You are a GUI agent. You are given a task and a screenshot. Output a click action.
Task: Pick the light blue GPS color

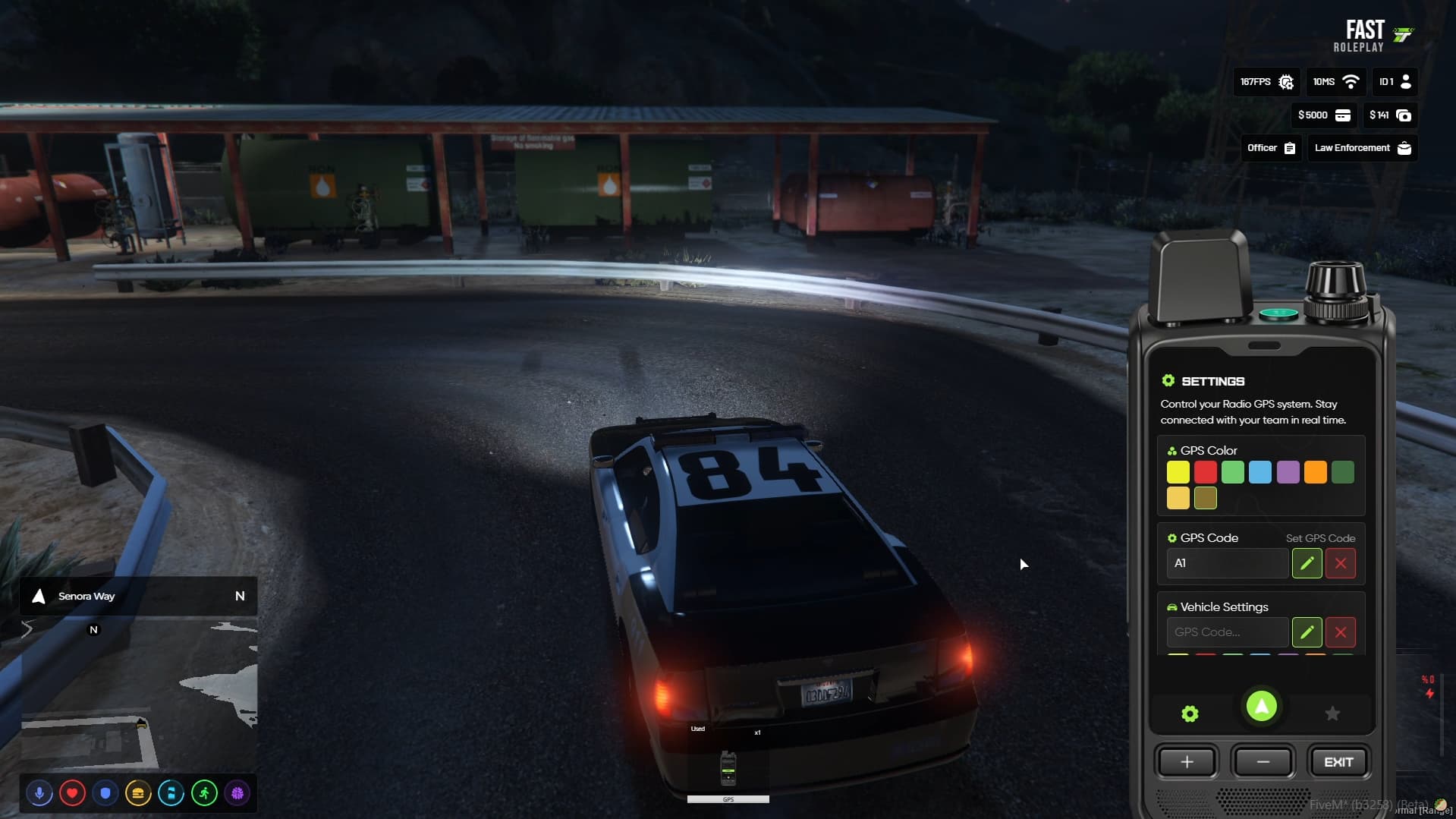[x=1259, y=472]
